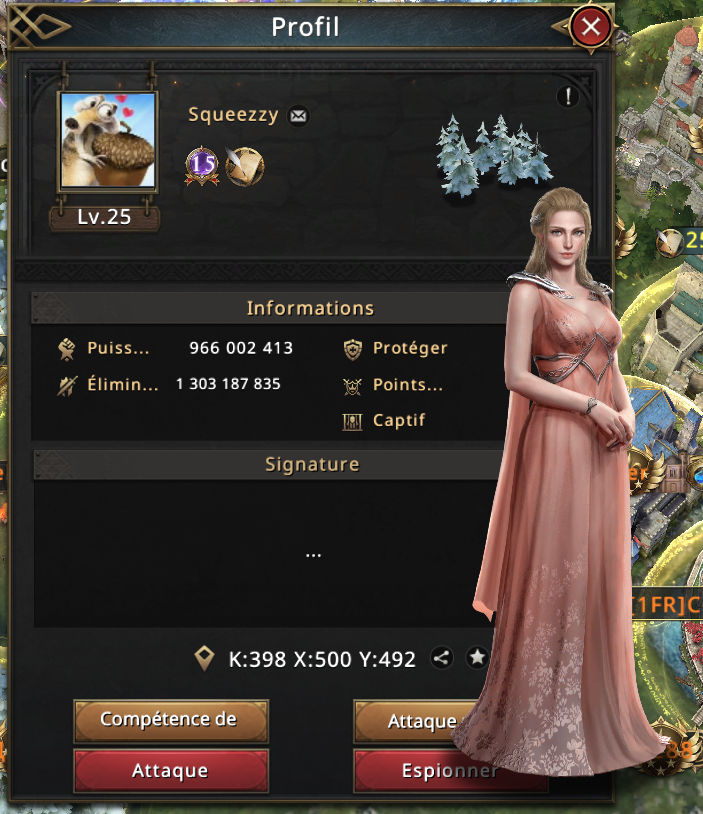This screenshot has width=703, height=814.
Task: Select the sword and scroll badge icon
Action: (x=244, y=166)
